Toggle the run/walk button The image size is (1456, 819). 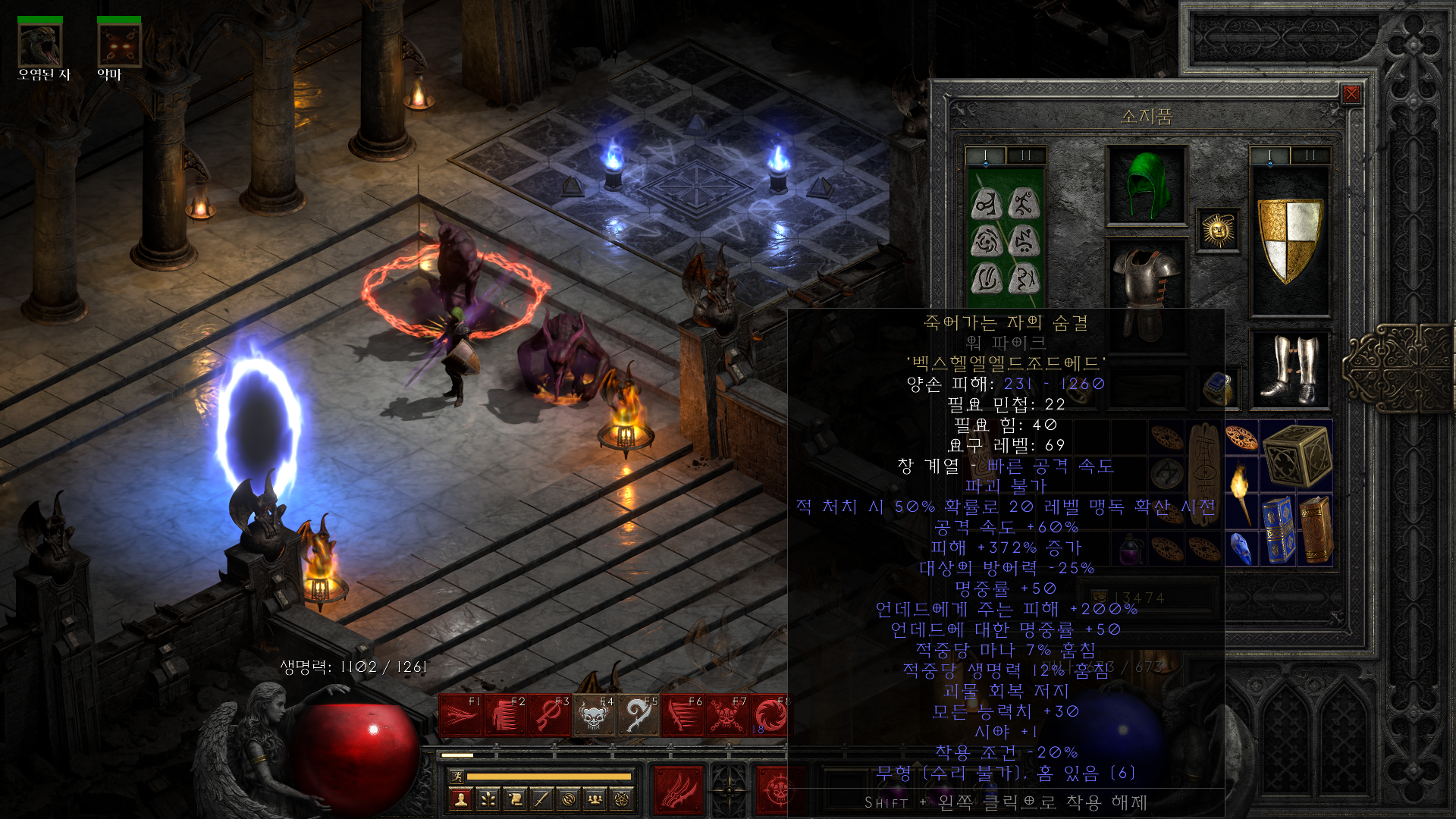pyautogui.click(x=457, y=776)
